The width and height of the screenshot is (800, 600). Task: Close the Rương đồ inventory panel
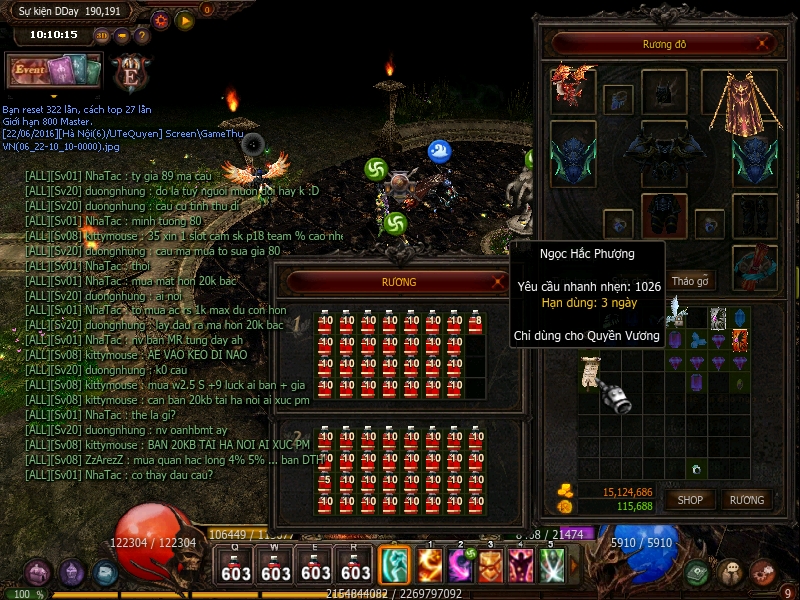click(x=764, y=43)
